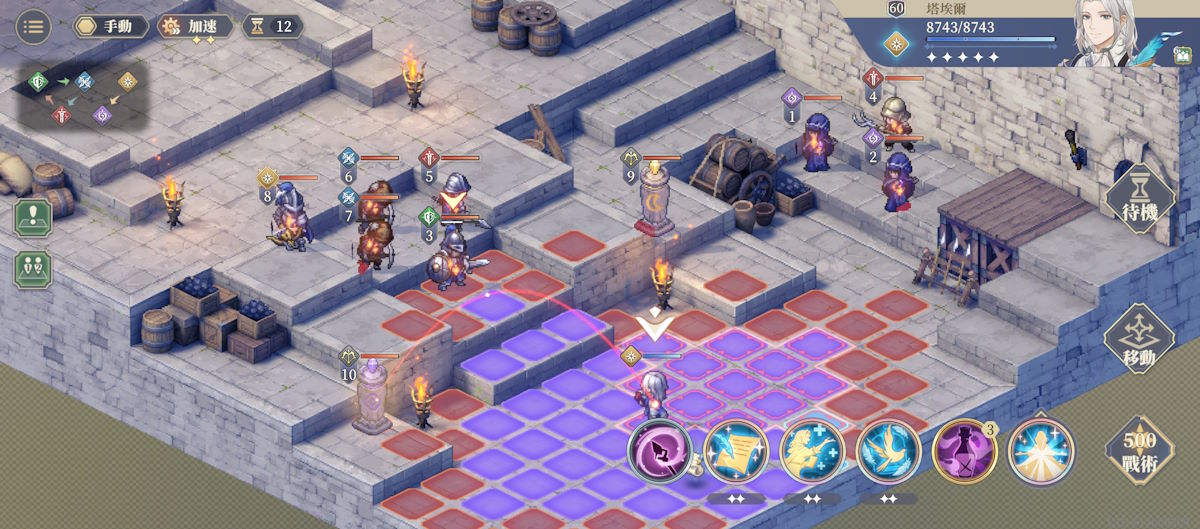The image size is (1200, 529).
Task: Activate the golden bird skill
Action: (x=888, y=452)
